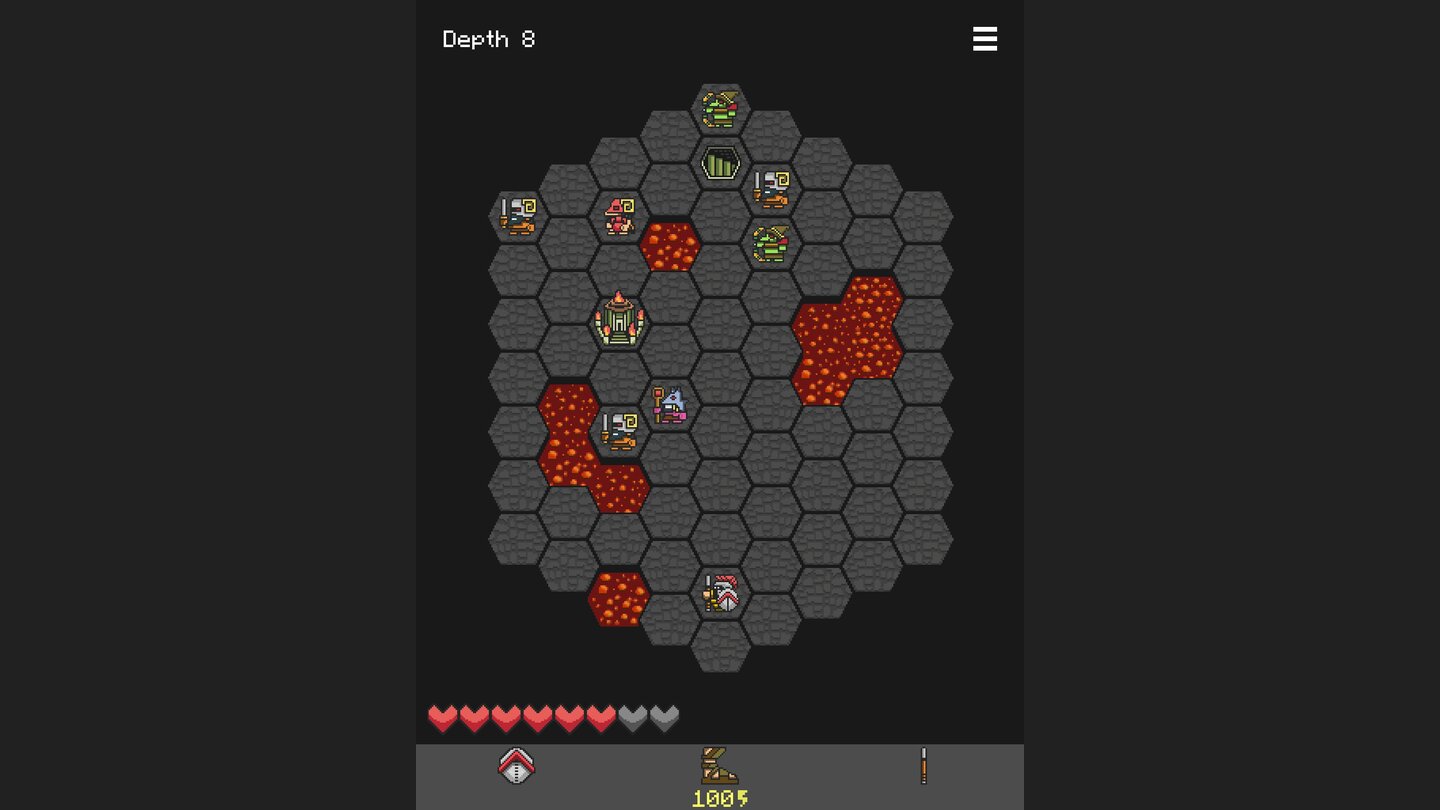
Task: Click the last red heart in the health row
Action: click(x=601, y=718)
